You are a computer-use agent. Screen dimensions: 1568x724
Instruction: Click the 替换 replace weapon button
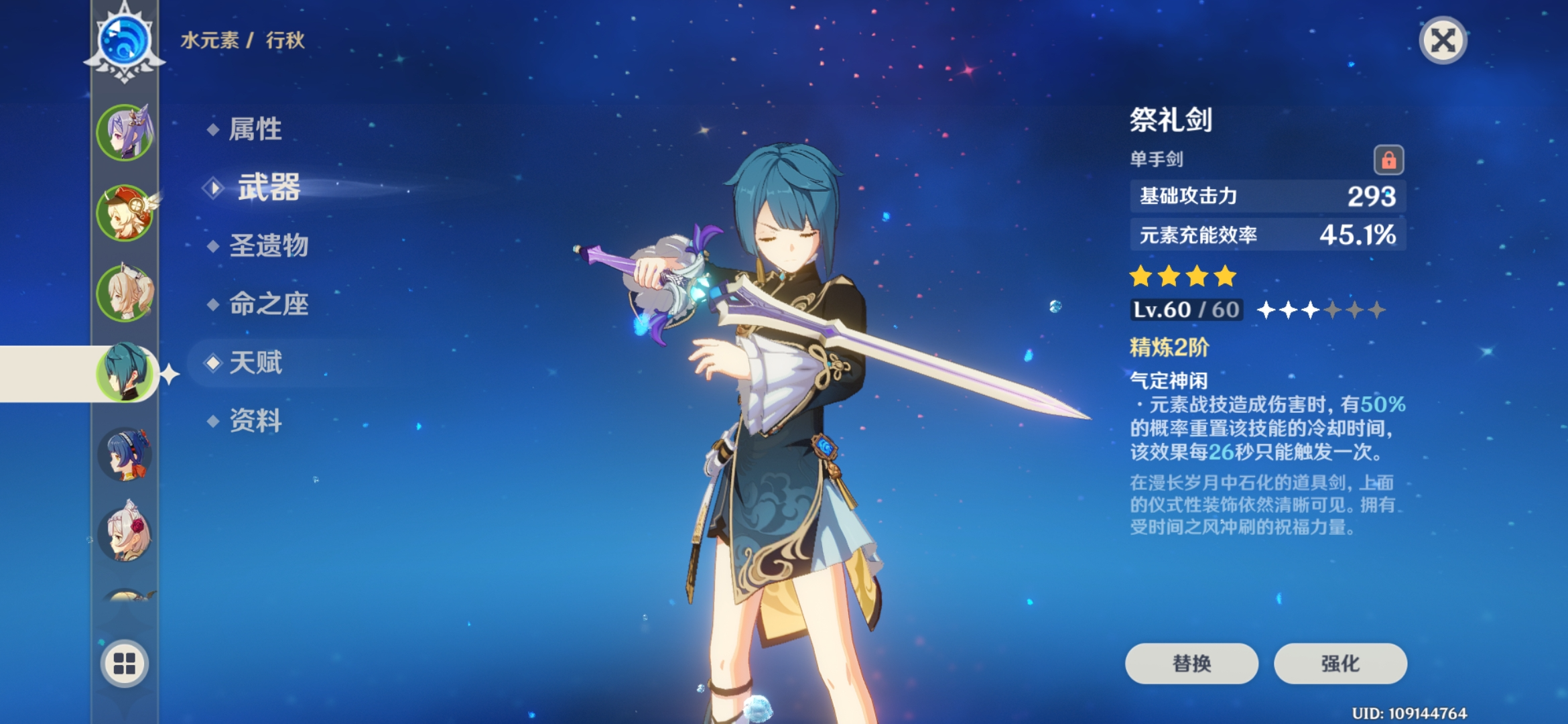click(x=1191, y=664)
